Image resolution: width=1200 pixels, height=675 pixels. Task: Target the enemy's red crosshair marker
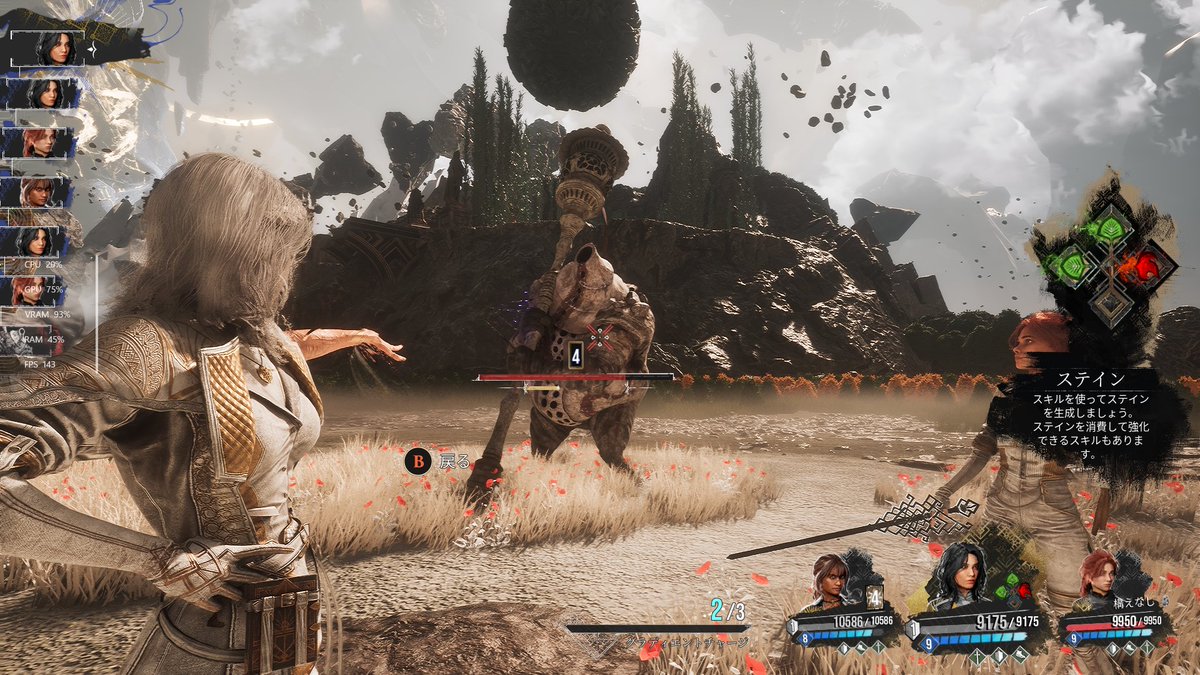click(599, 335)
